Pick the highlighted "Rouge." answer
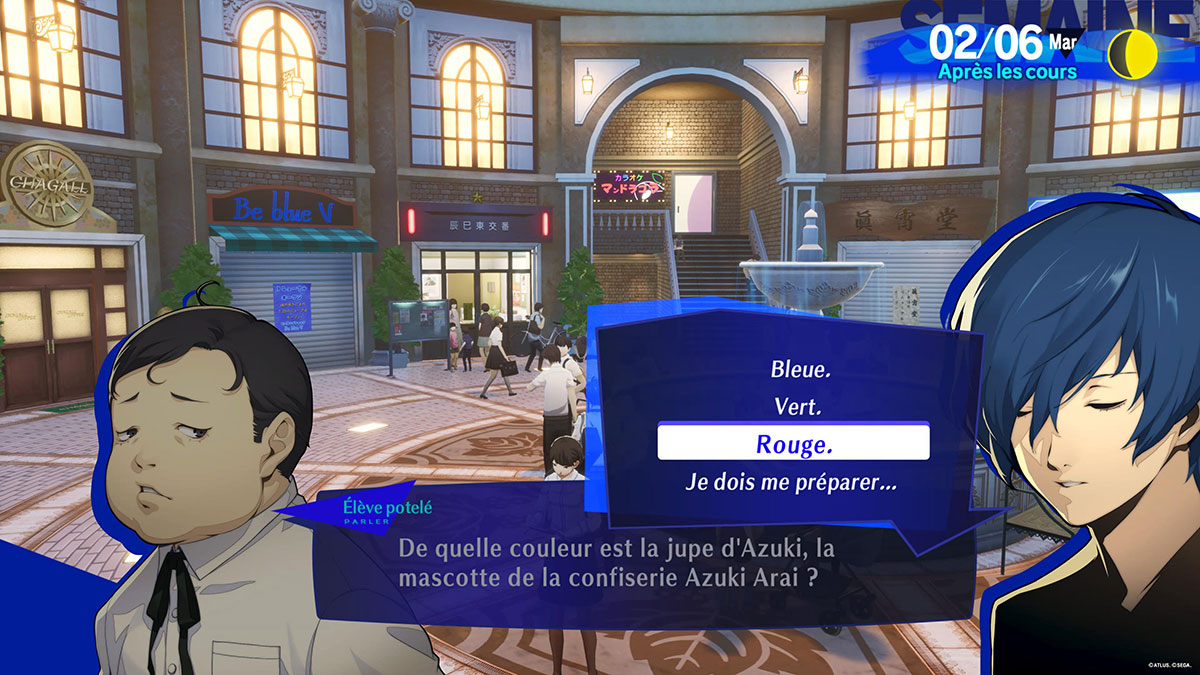This screenshot has width=1200, height=675. point(793,443)
